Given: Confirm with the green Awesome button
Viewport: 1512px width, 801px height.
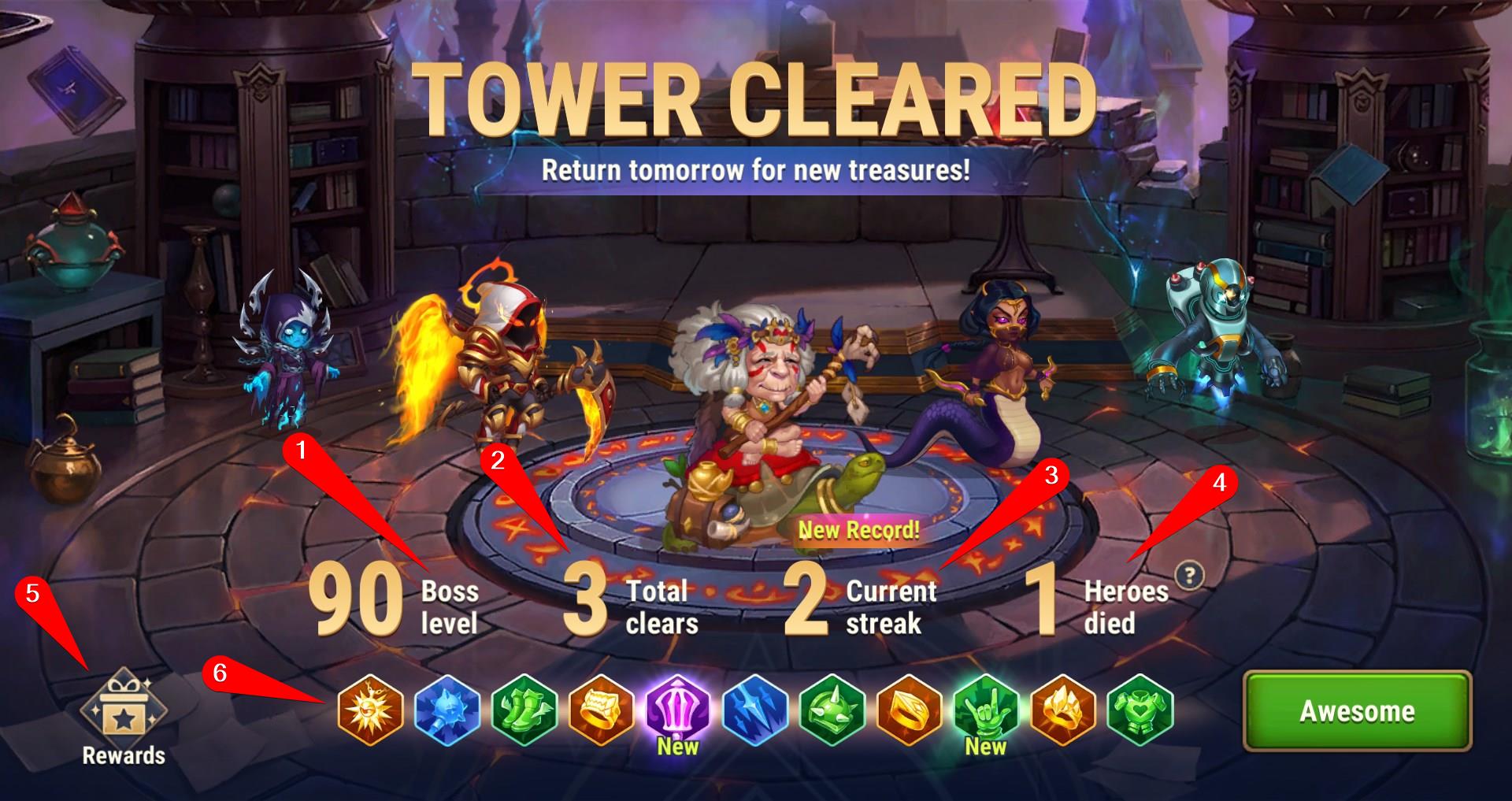Looking at the screenshot, I should [1357, 711].
